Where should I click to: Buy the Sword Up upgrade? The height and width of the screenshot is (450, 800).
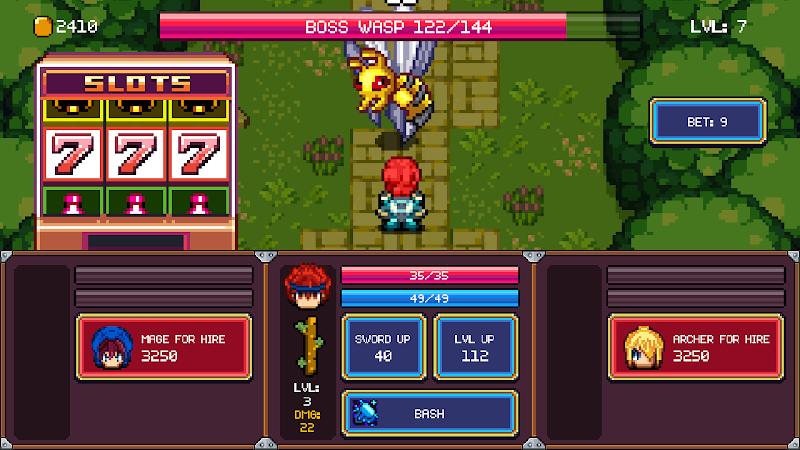click(x=385, y=347)
